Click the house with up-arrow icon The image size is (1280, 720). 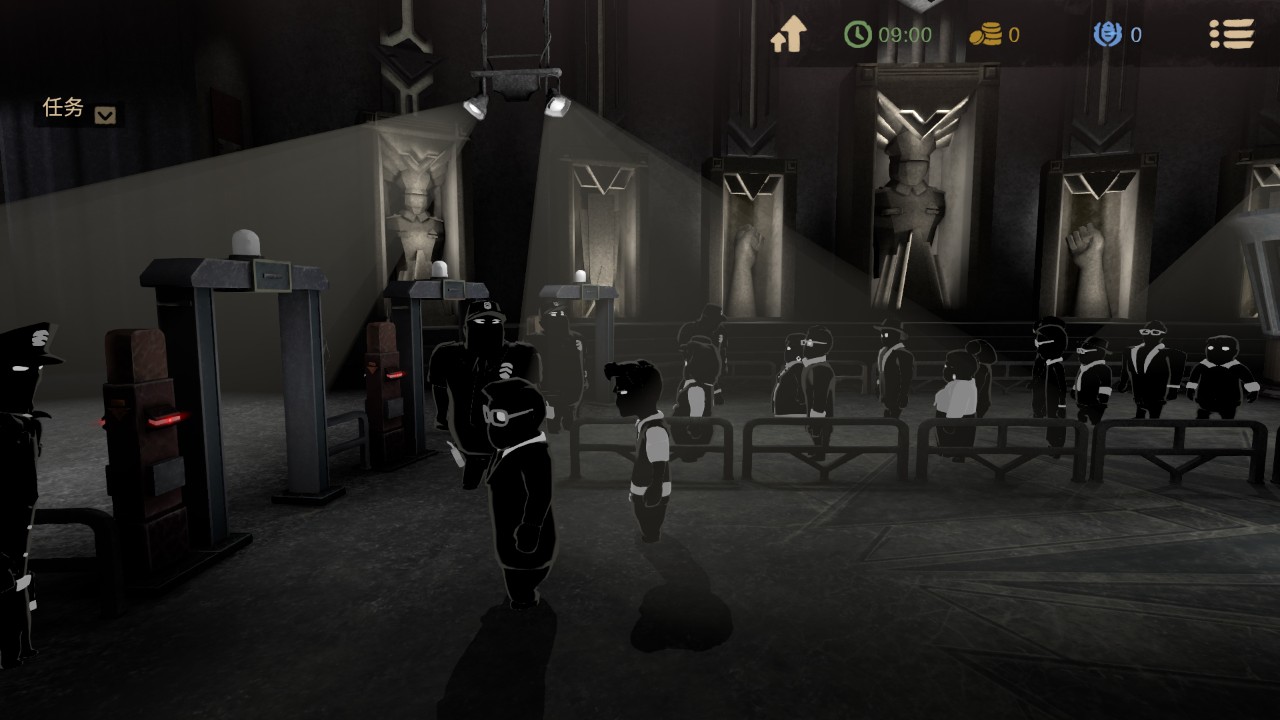click(788, 35)
